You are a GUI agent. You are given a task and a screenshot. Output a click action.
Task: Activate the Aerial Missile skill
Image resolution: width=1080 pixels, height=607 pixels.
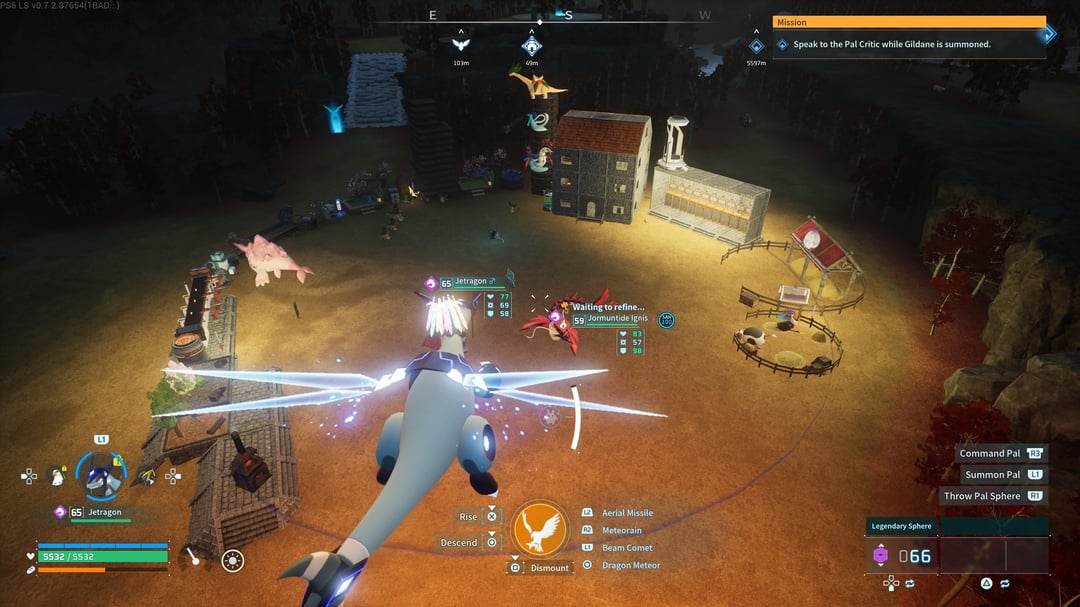(627, 513)
